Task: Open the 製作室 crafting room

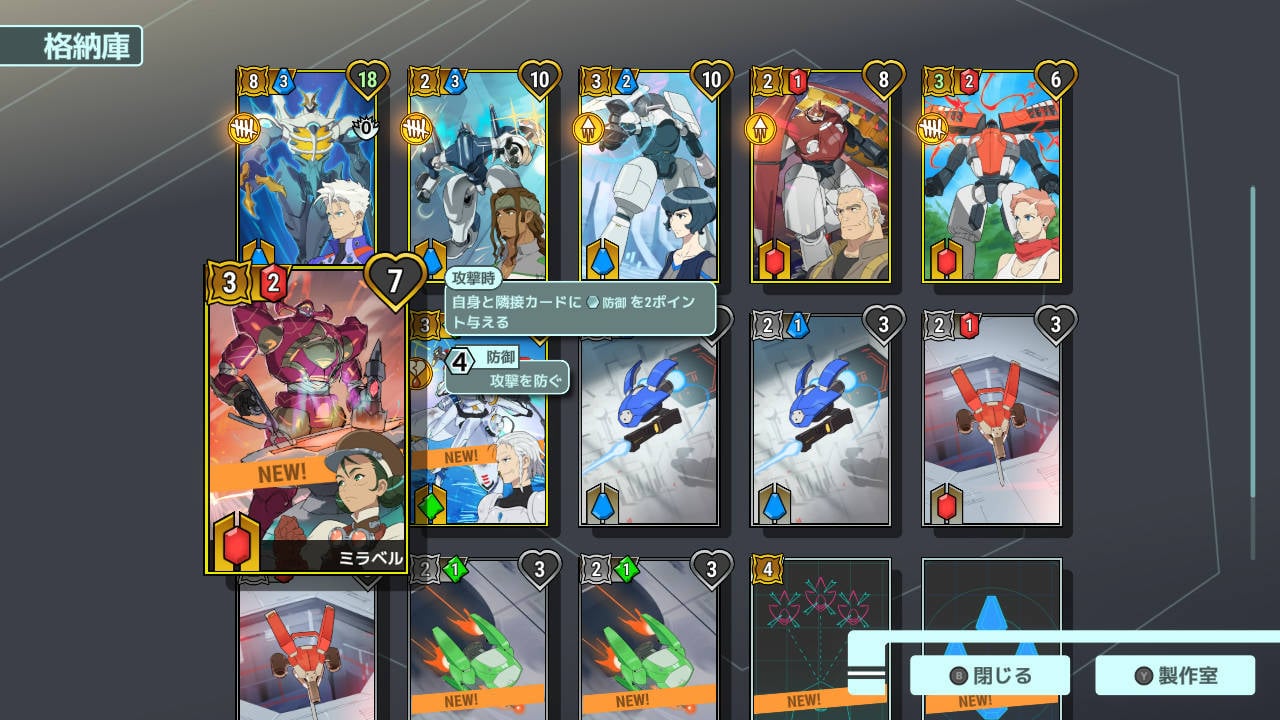Action: (x=1176, y=675)
